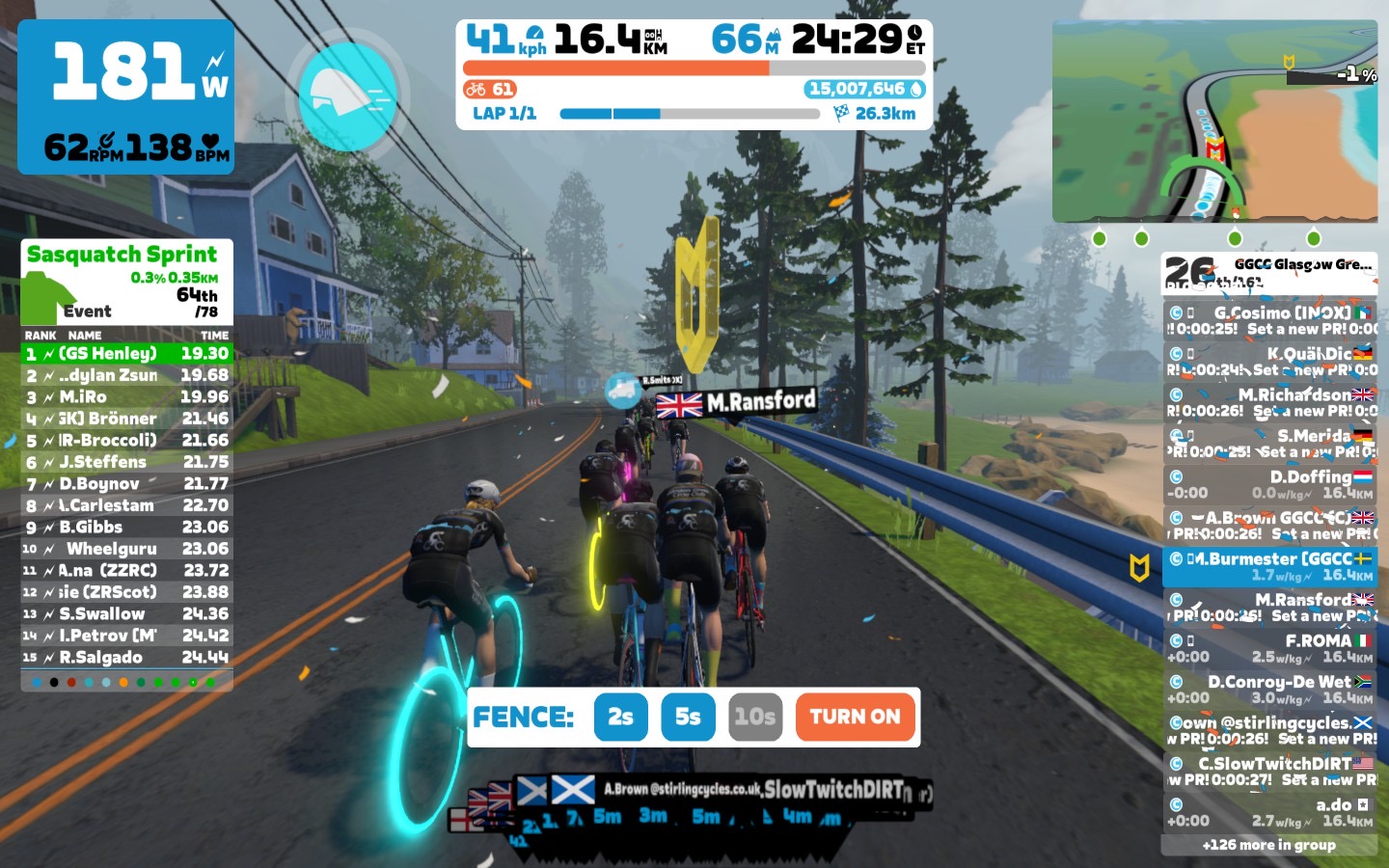Screen dimensions: 1389x868
Task: Select G.Cosimo in nearby riders list
Action: [x=1269, y=320]
